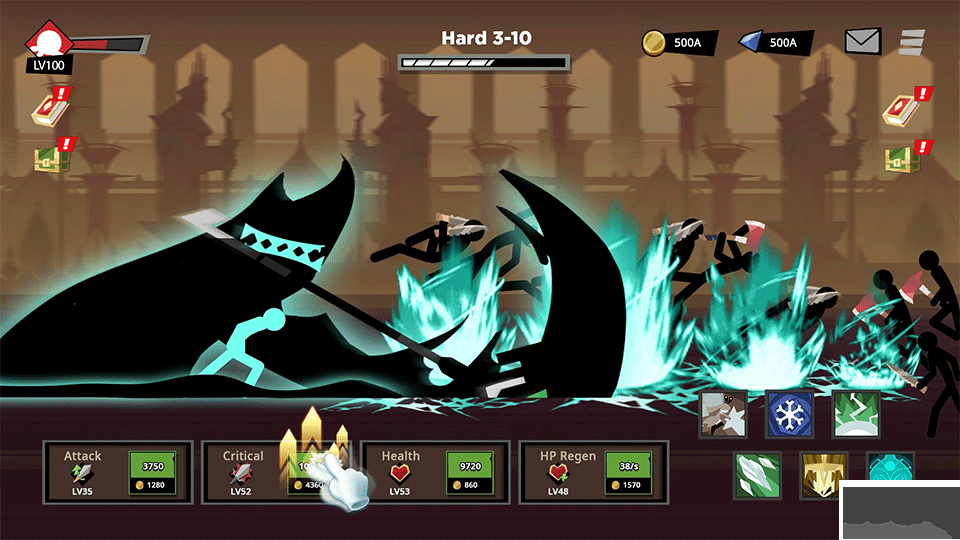
Task: Use the brown star punch skill
Action: [722, 413]
